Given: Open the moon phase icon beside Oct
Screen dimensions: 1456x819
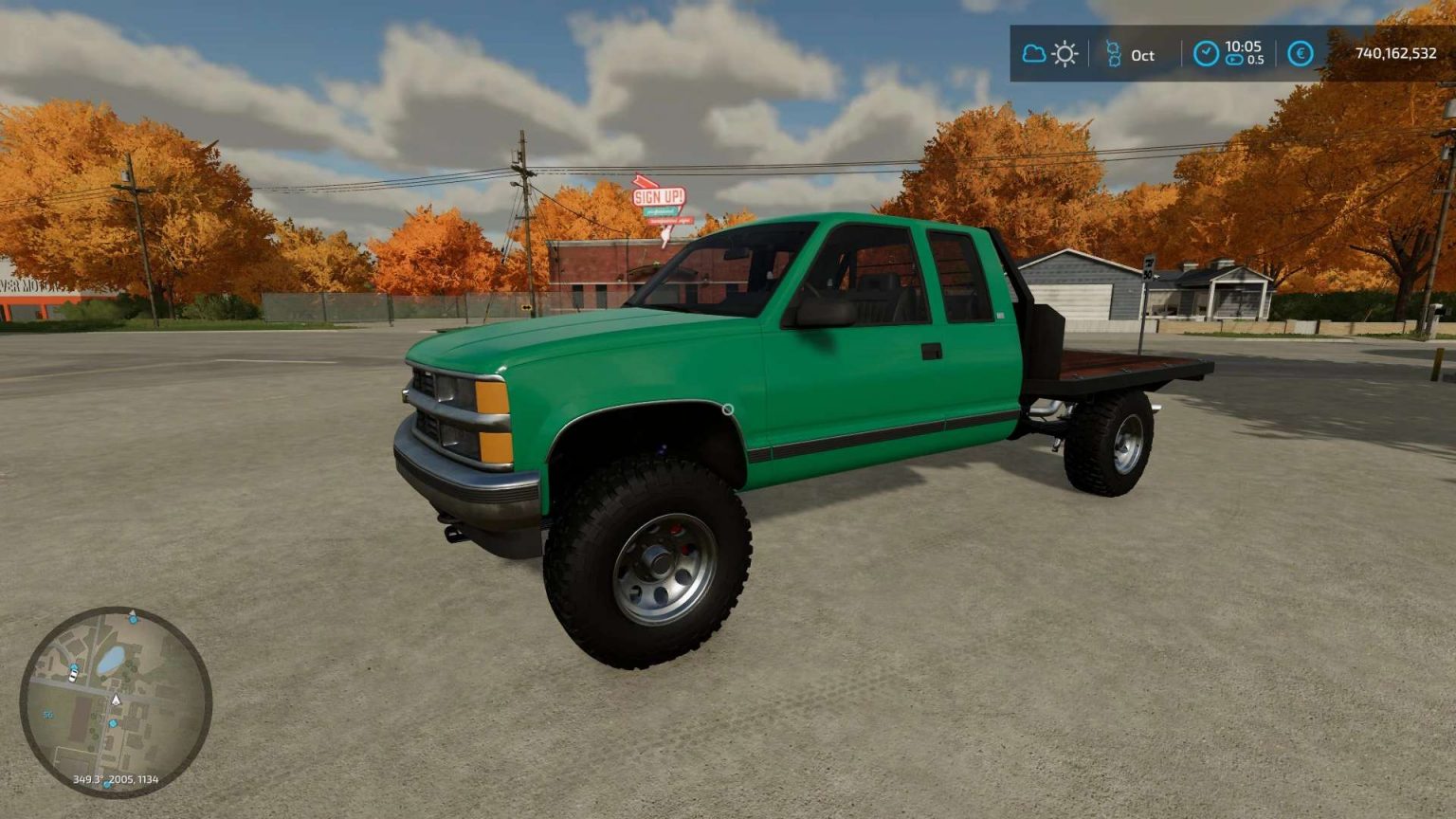Looking at the screenshot, I should (x=1115, y=52).
